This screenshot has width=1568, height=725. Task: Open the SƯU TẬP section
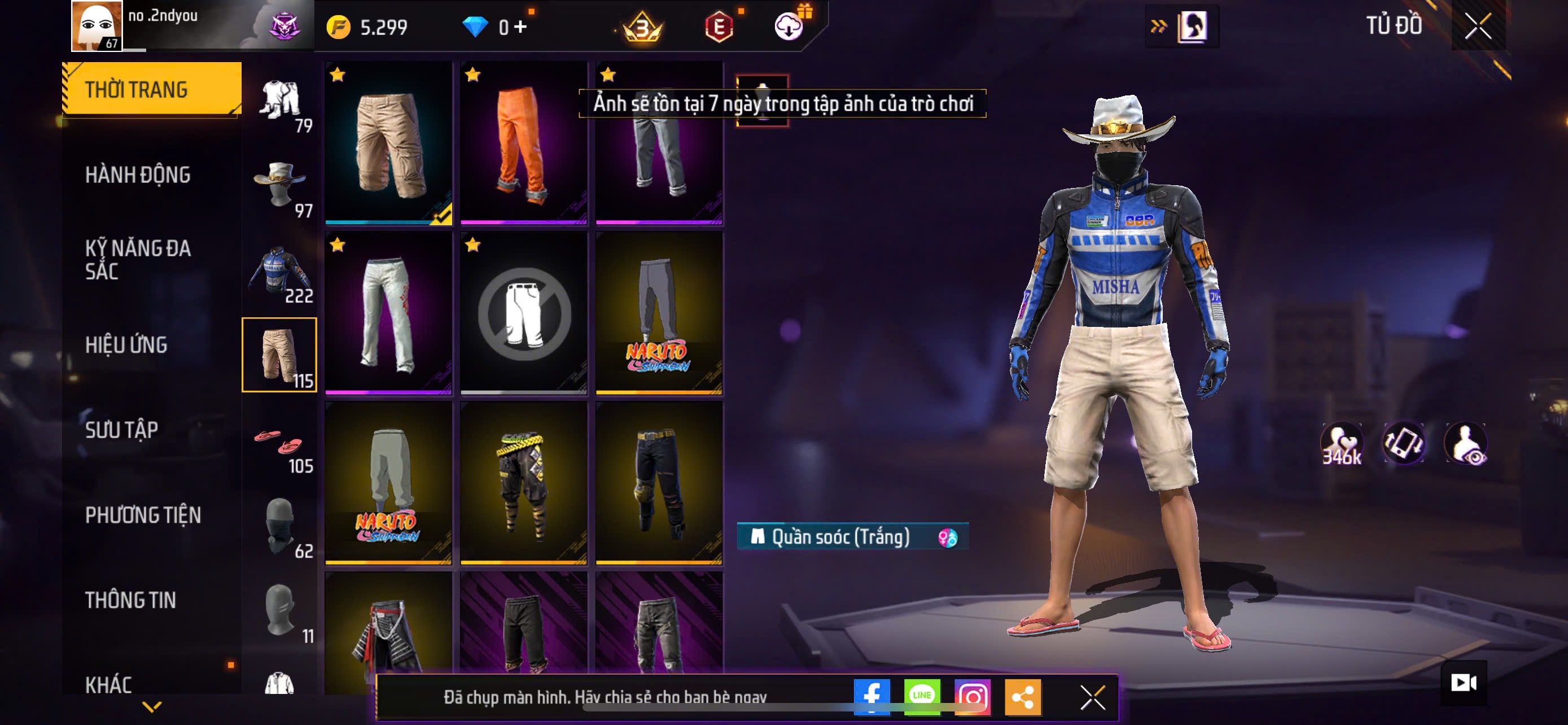[x=122, y=430]
